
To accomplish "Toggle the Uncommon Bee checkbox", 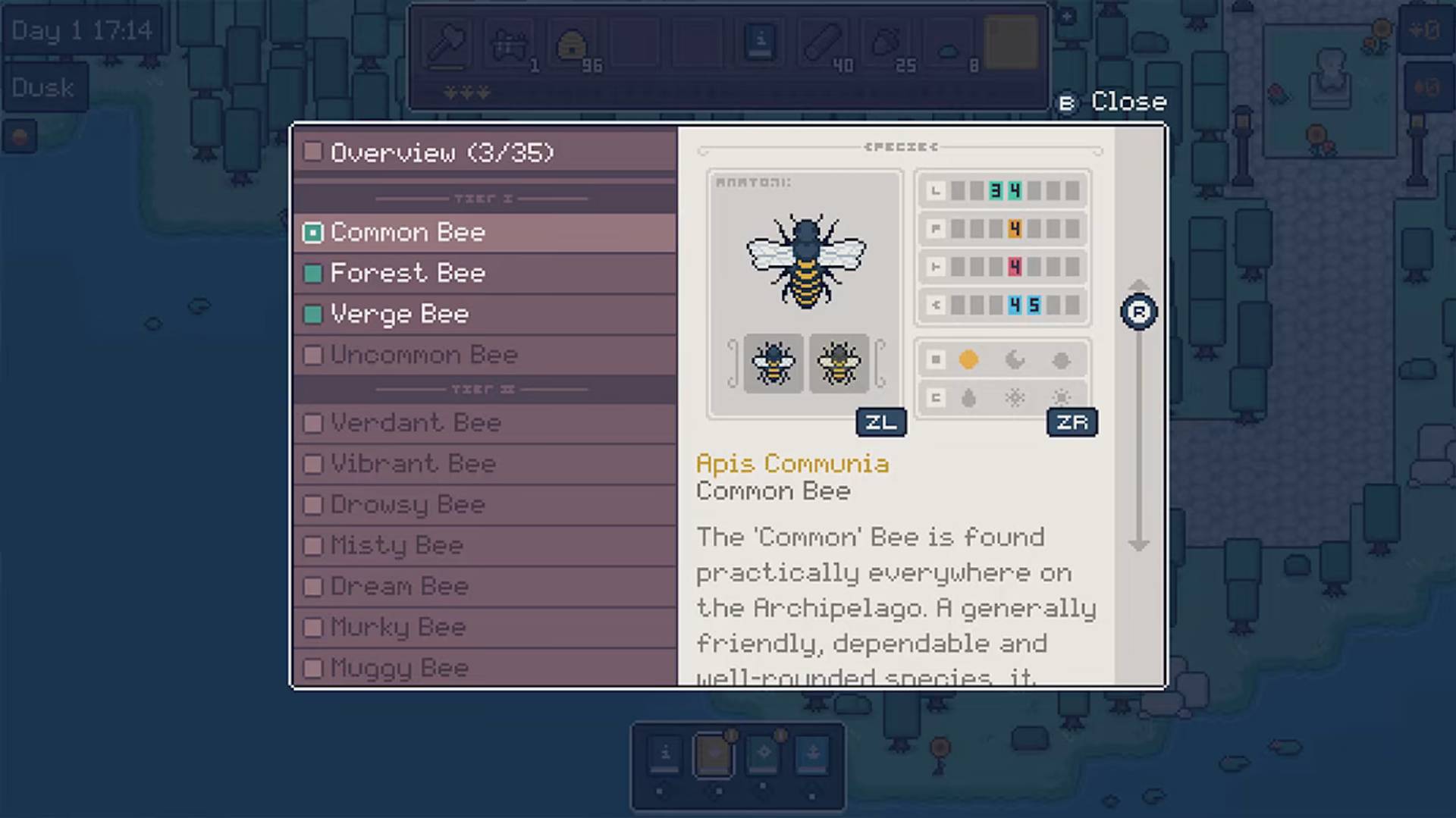I will click(x=313, y=354).
